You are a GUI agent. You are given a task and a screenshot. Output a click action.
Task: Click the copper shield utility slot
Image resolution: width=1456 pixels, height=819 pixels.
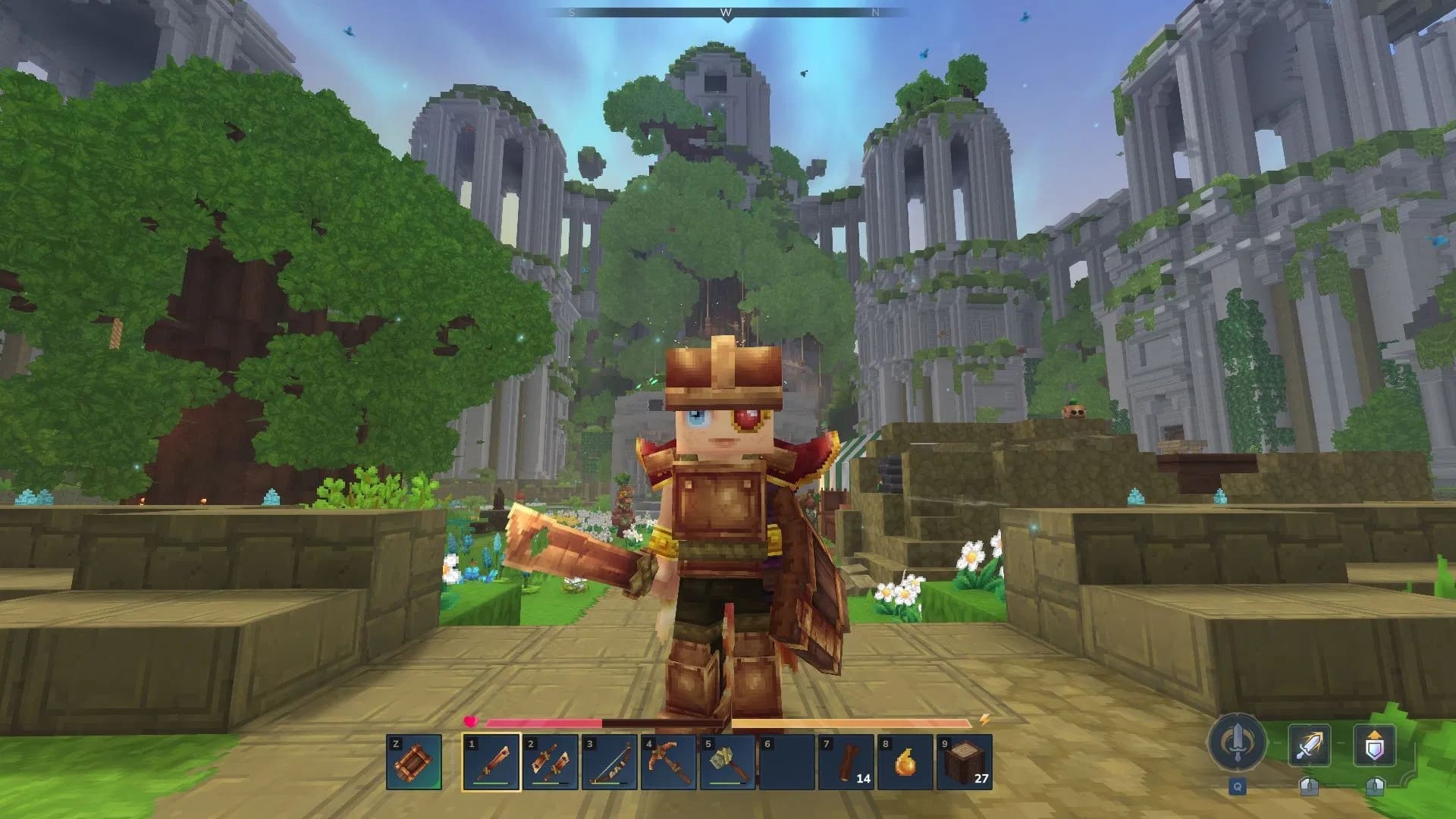coord(414,762)
